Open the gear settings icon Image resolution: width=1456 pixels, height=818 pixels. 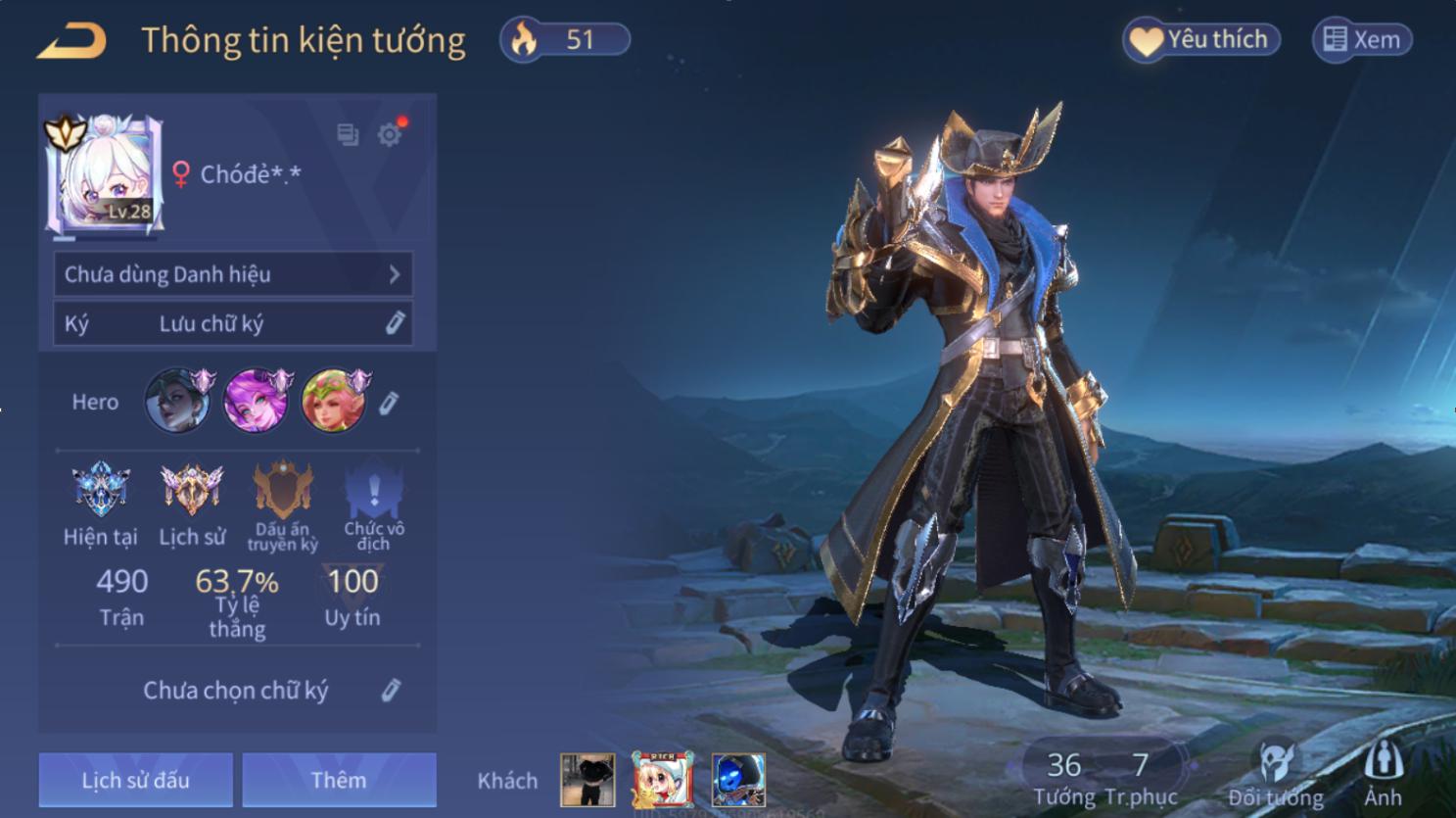pos(390,134)
